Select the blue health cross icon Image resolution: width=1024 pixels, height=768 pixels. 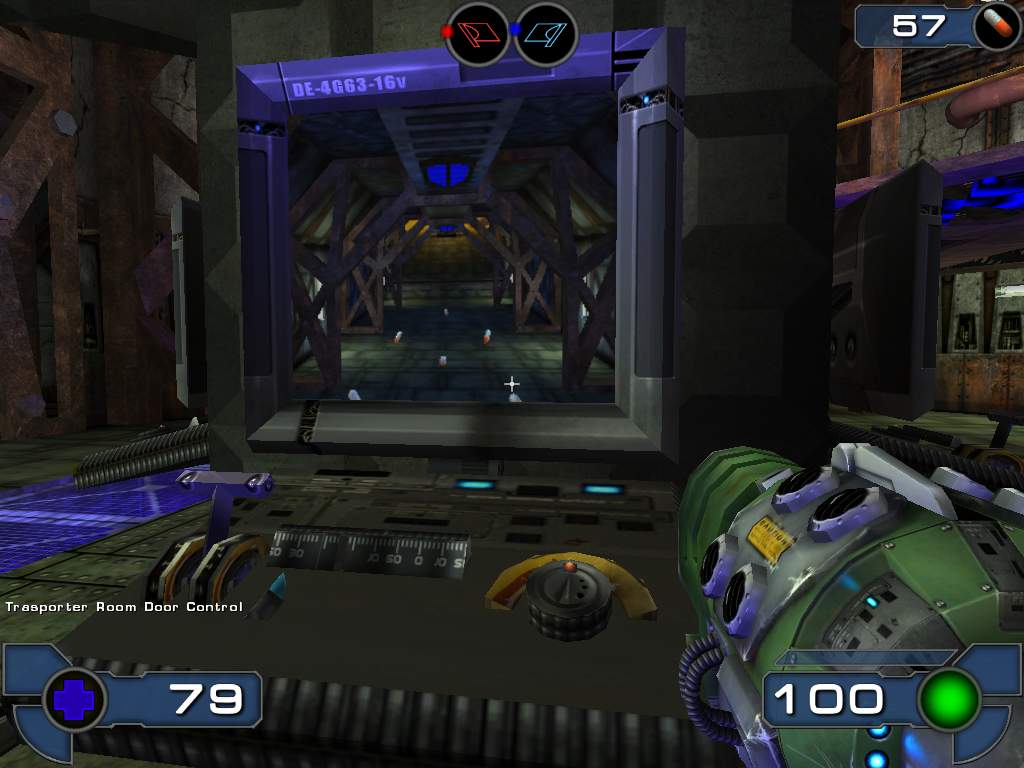(x=75, y=700)
